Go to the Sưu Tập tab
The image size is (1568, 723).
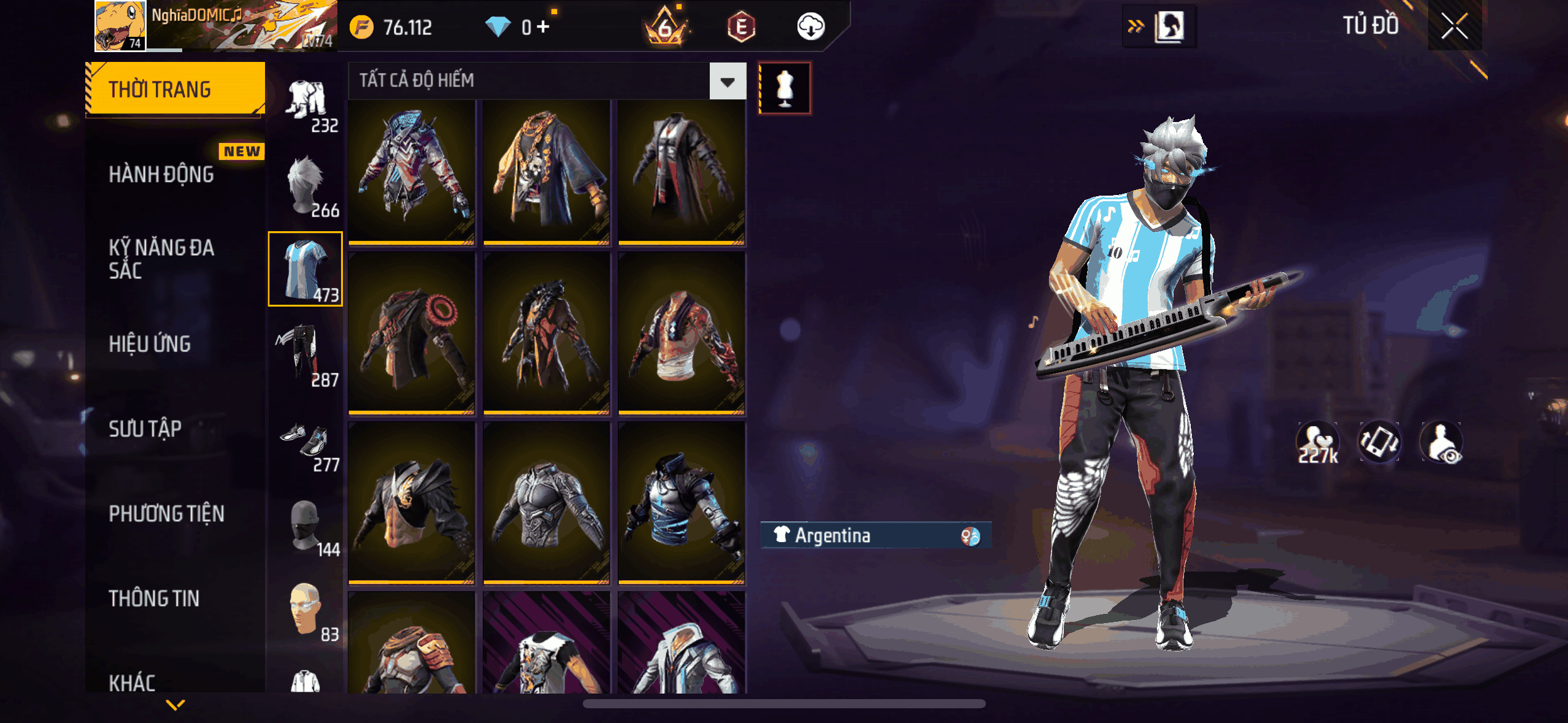pos(145,429)
